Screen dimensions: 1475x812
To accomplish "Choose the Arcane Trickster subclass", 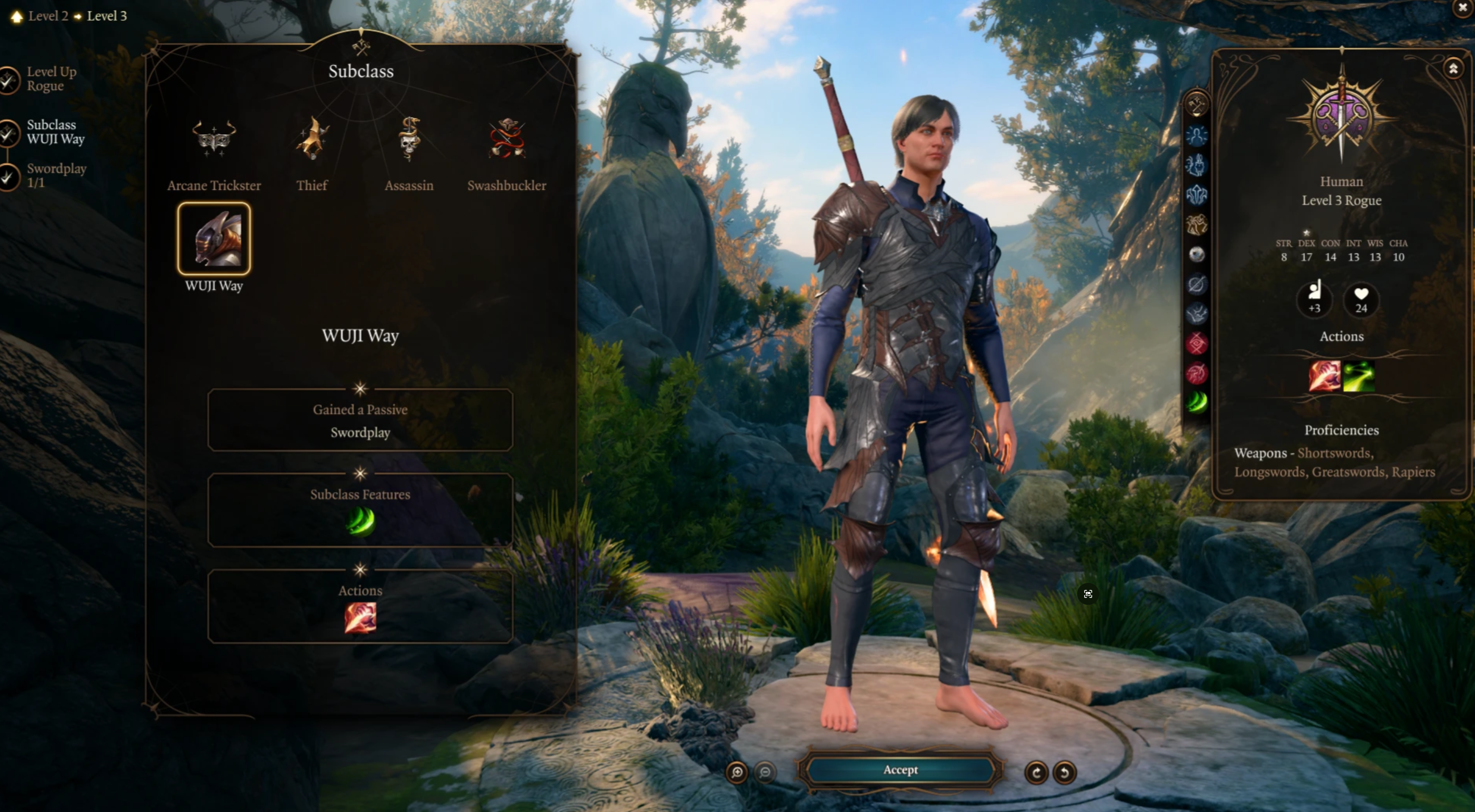I will pos(213,139).
